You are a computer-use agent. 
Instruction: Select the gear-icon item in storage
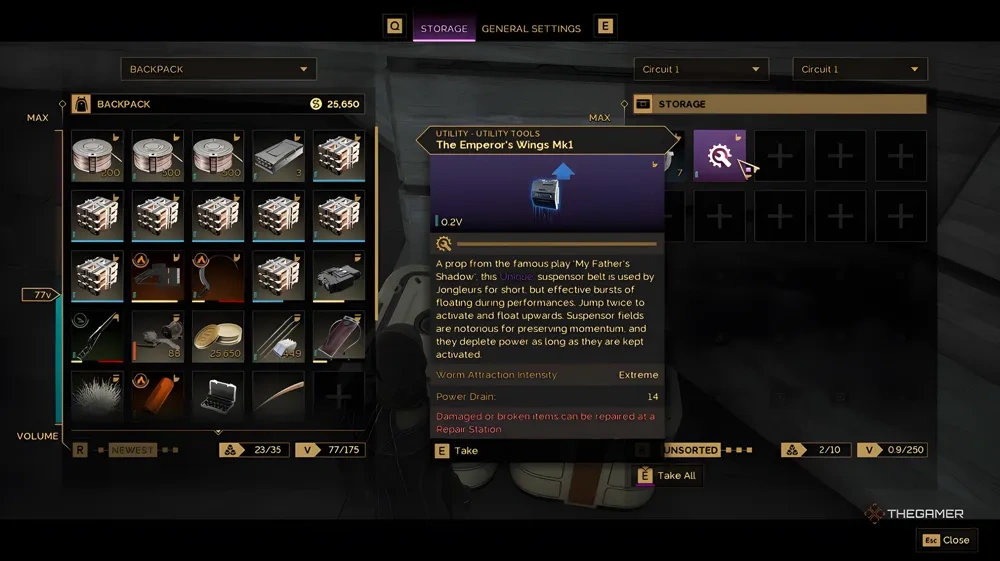719,155
